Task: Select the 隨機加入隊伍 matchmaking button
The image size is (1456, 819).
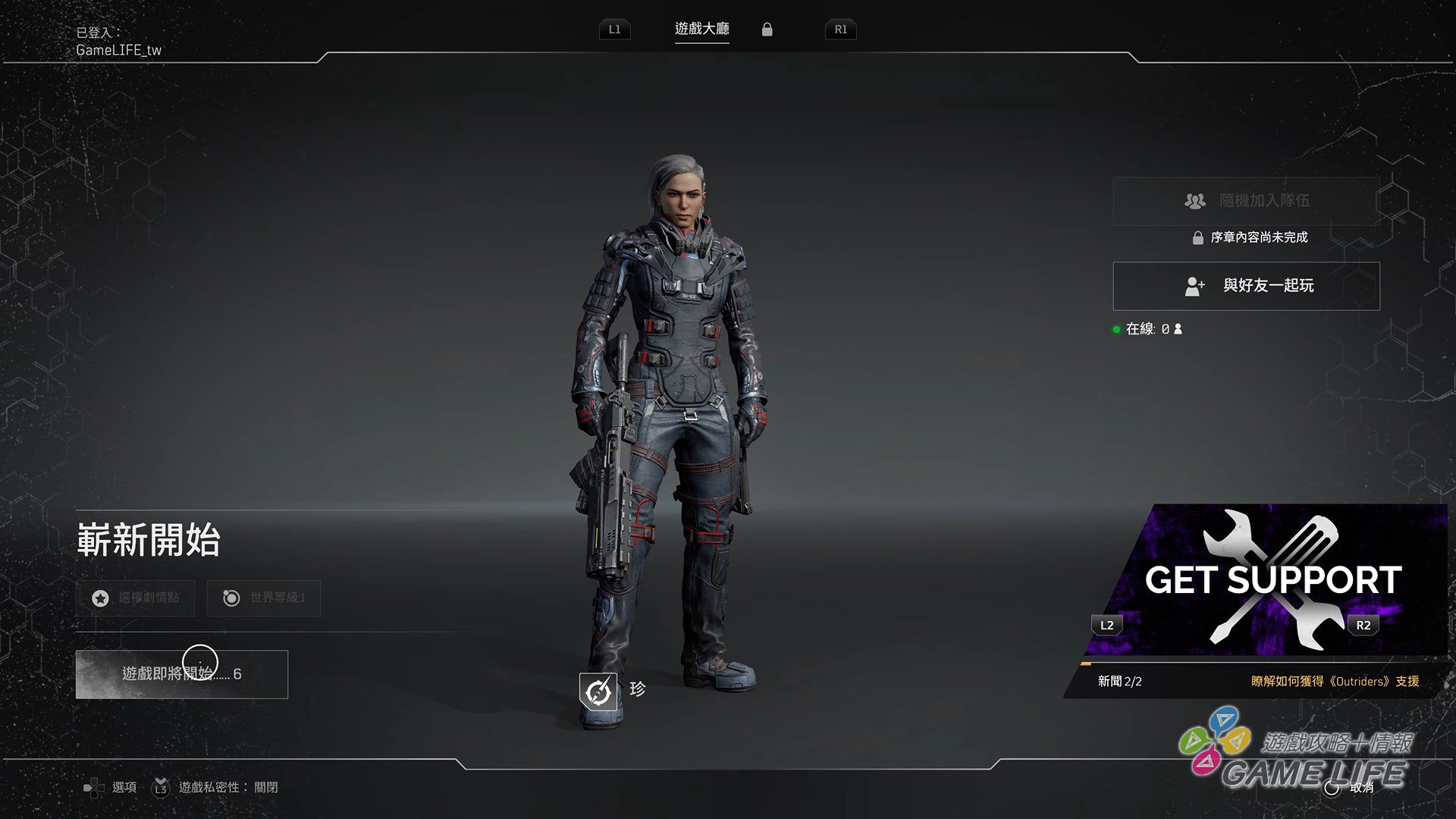Action: click(1246, 201)
